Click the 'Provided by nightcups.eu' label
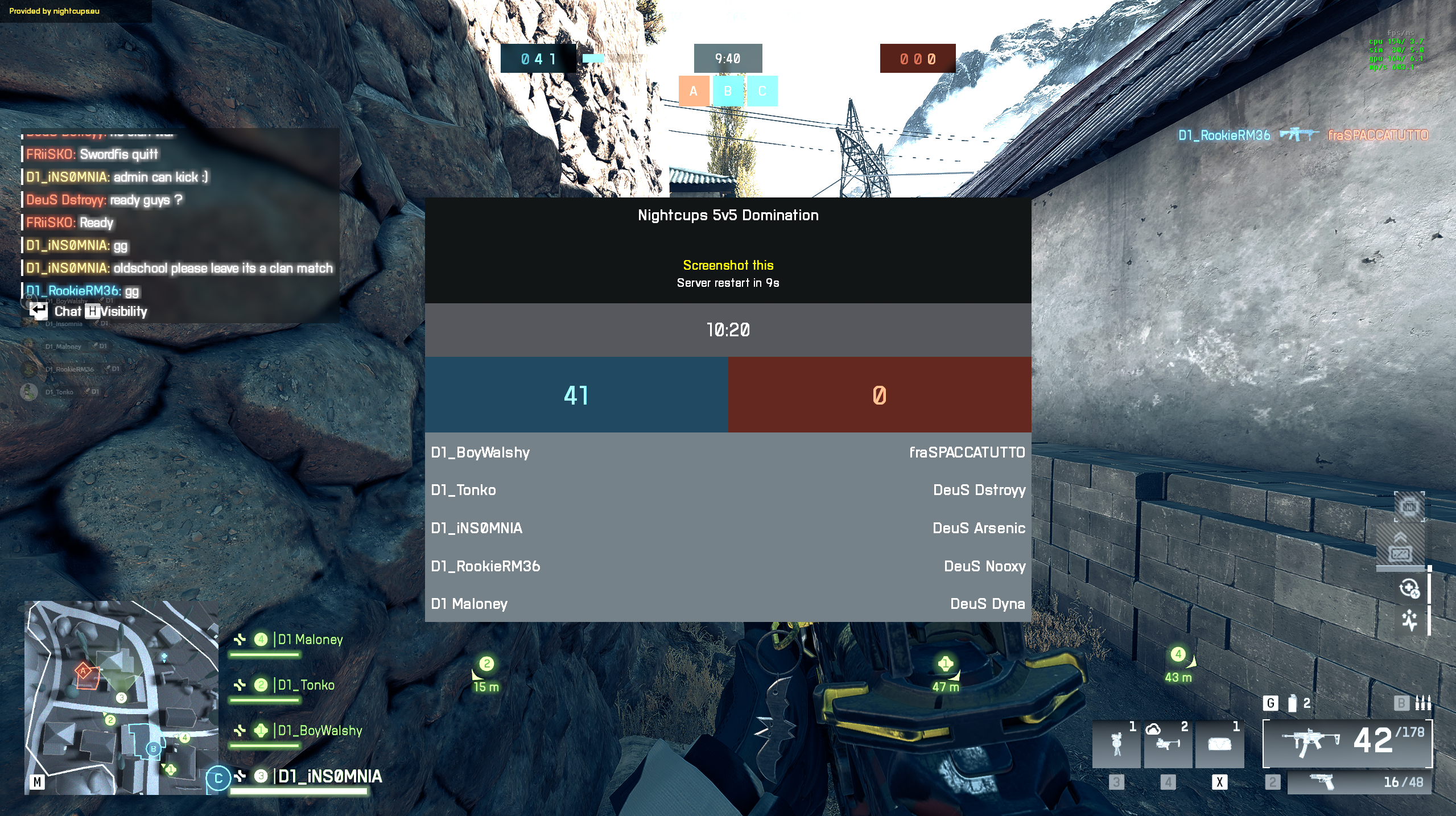The image size is (1456, 816). 55,11
